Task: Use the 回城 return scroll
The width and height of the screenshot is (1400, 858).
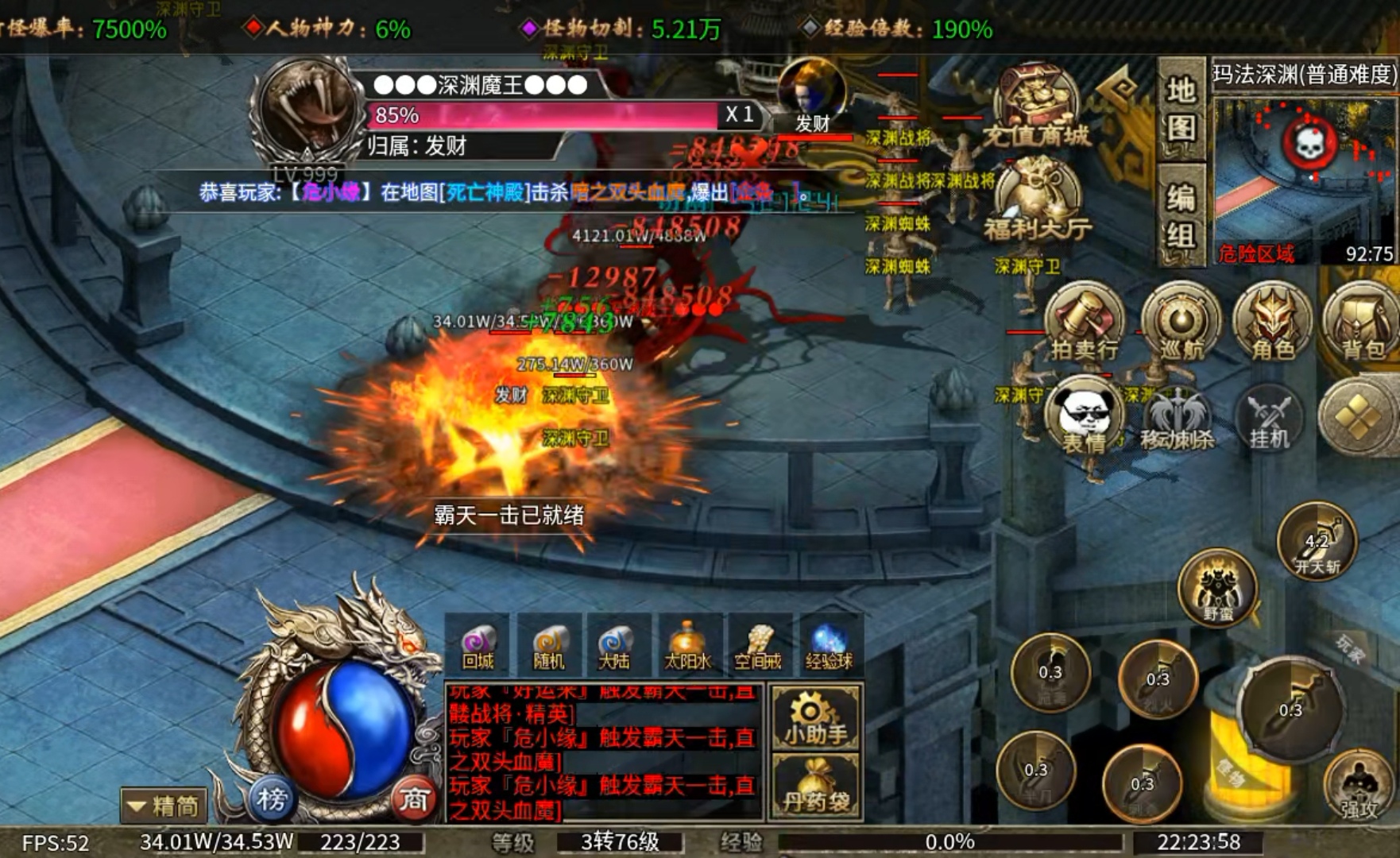Action: point(478,645)
